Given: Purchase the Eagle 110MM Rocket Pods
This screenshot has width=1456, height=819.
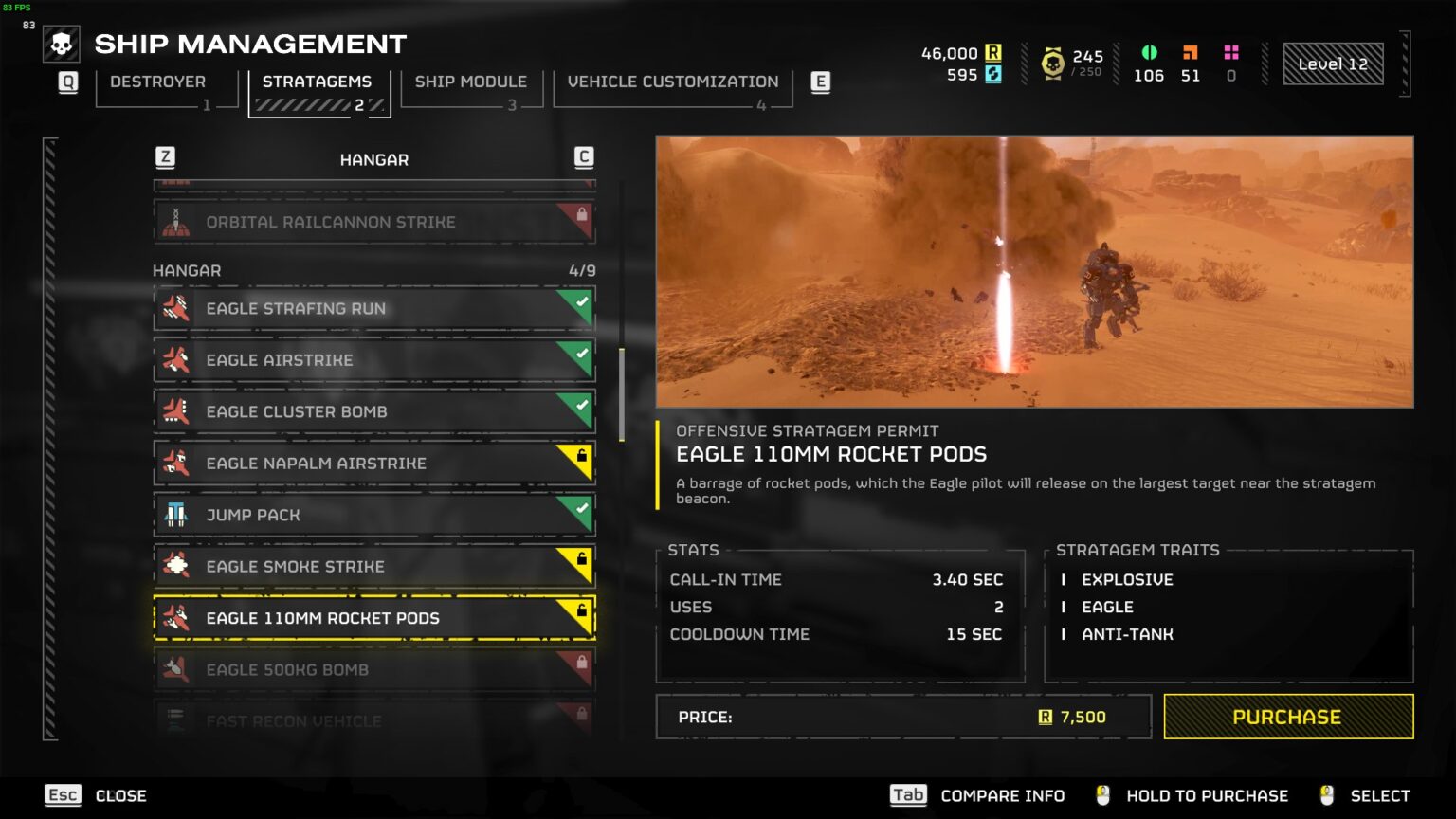Looking at the screenshot, I should (1286, 717).
